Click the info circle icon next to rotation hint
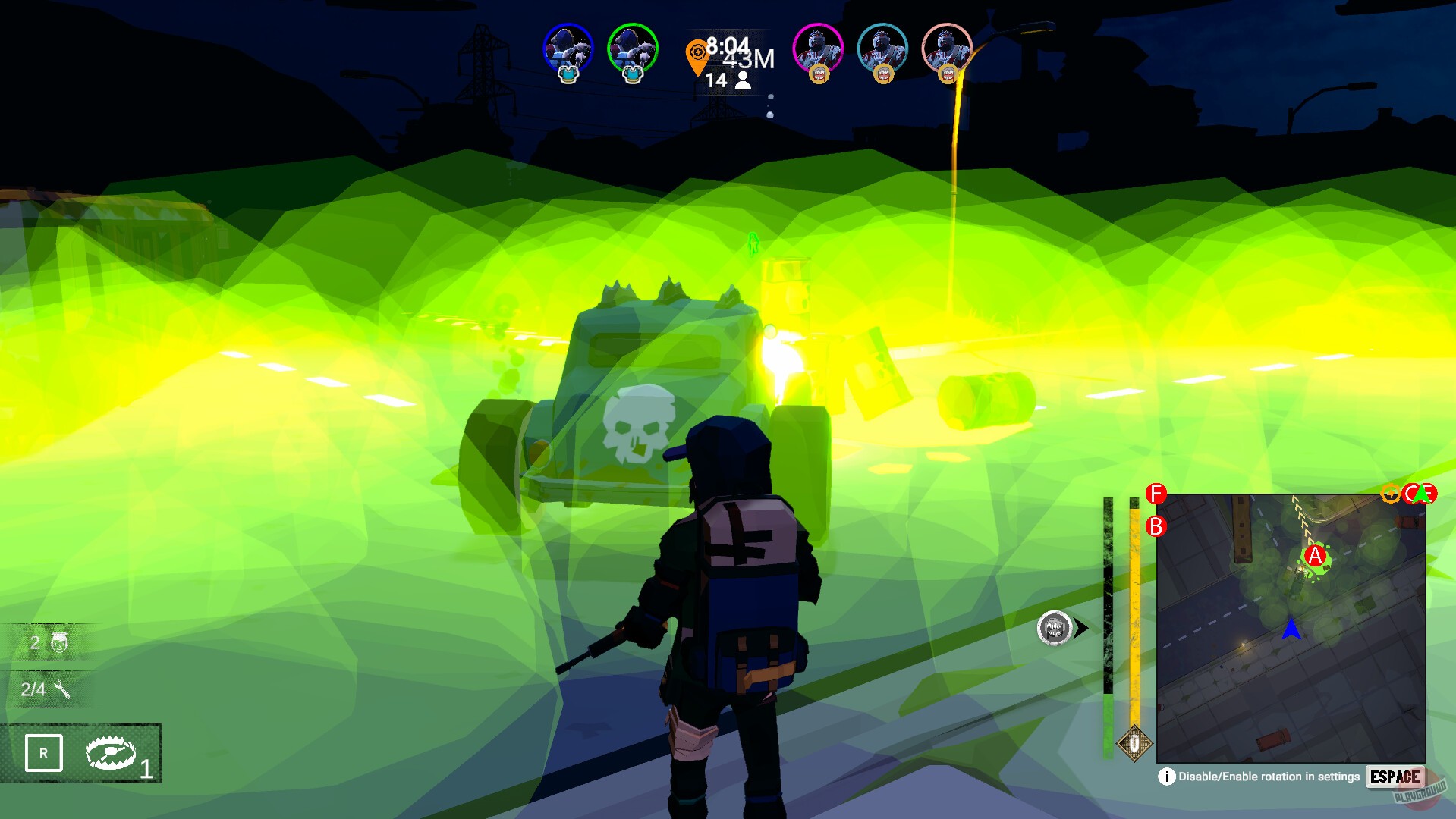This screenshot has height=819, width=1456. (1167, 777)
